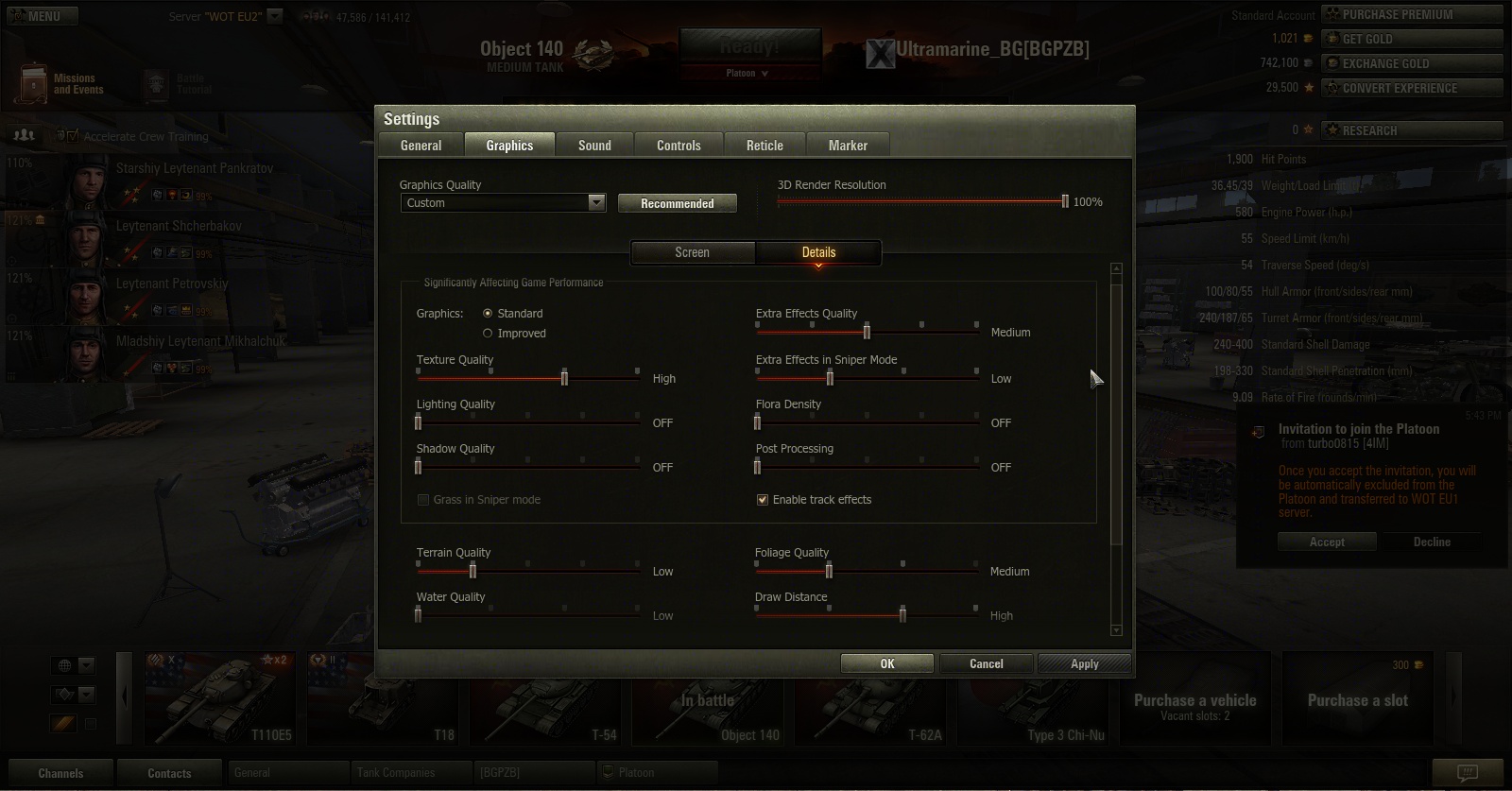Select Standard graphics radio button
This screenshot has height=791, width=1512.
coord(488,314)
